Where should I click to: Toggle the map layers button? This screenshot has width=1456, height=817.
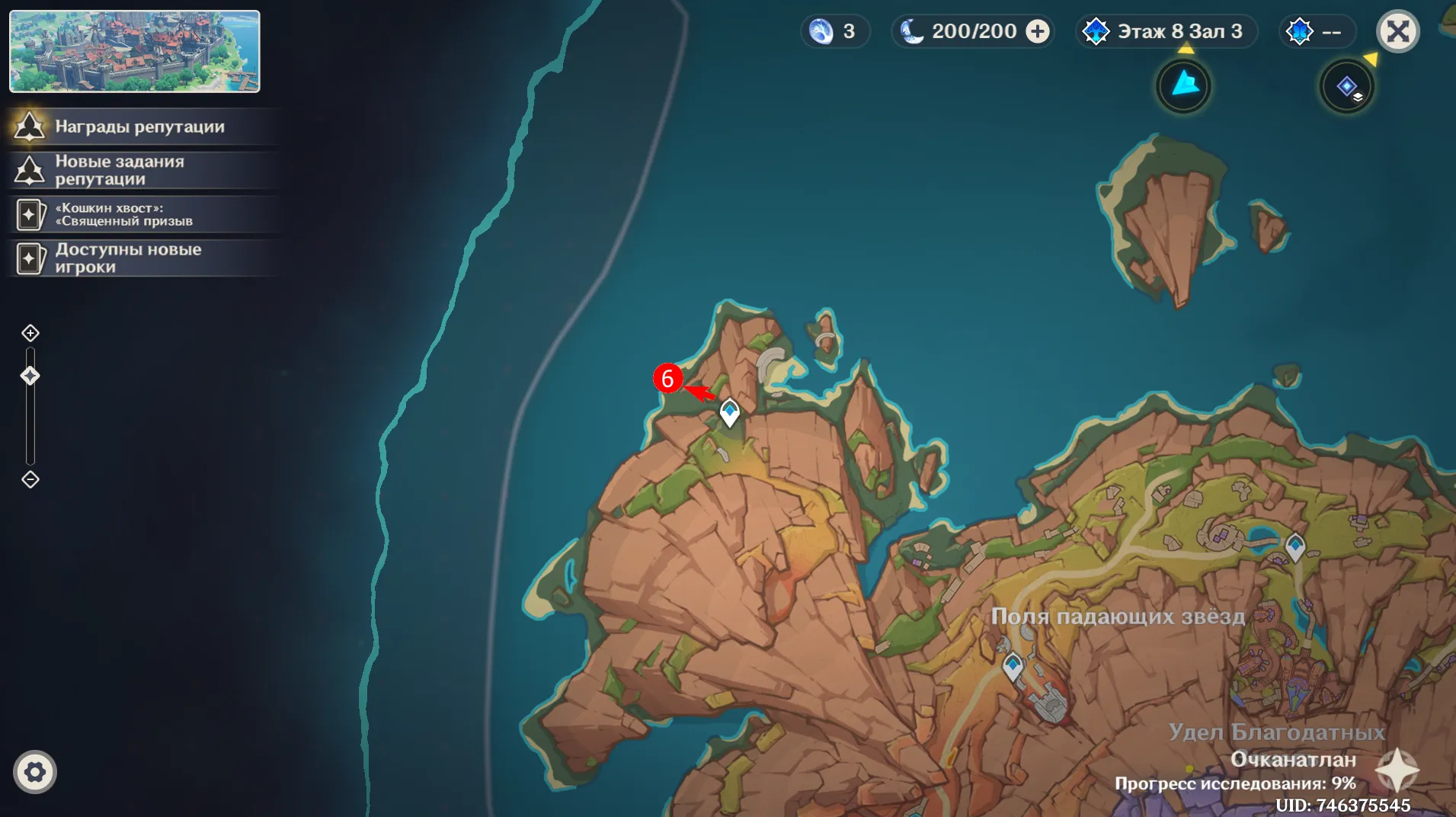[x=1346, y=86]
